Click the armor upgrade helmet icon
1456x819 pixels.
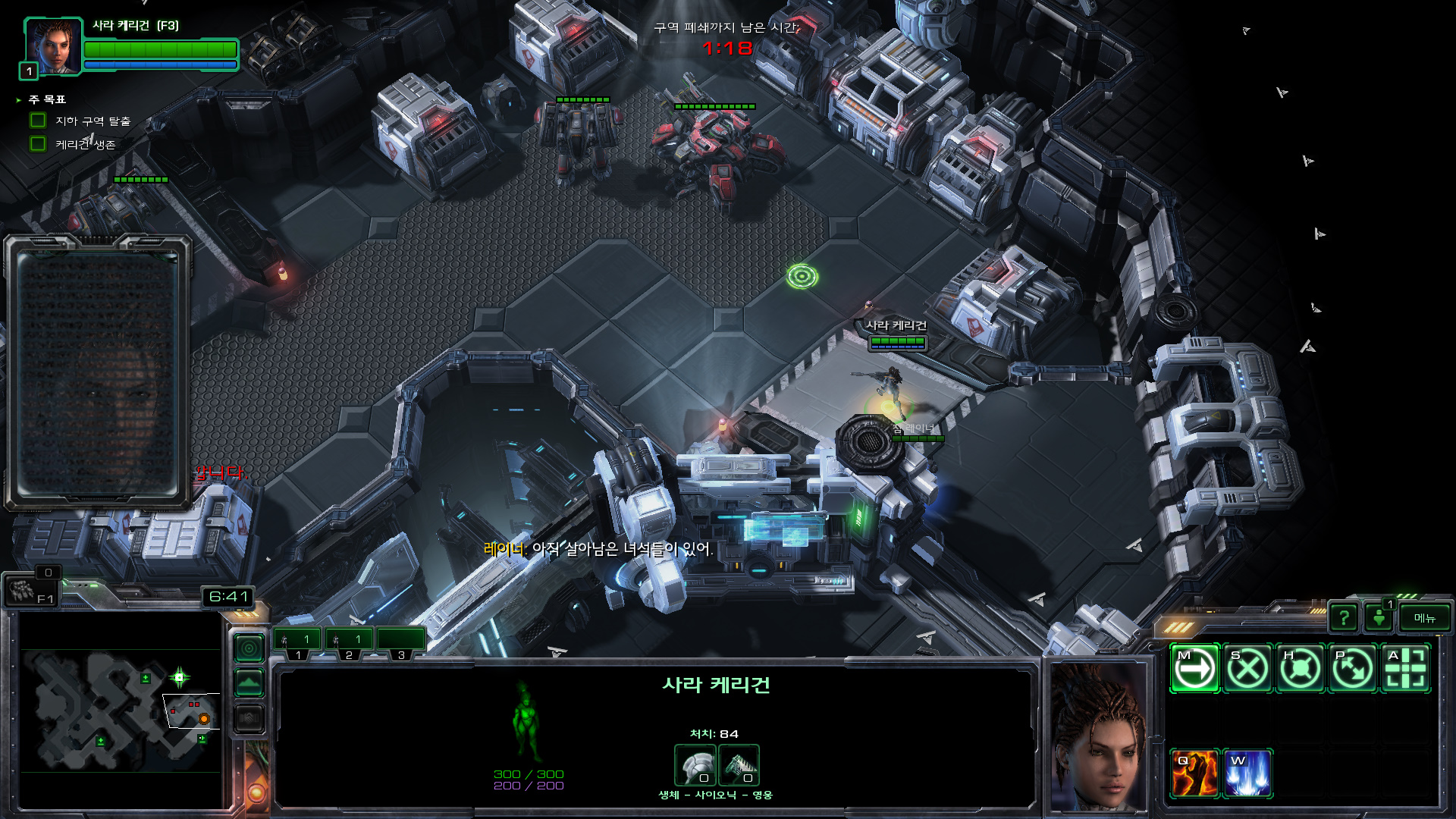pos(695,765)
